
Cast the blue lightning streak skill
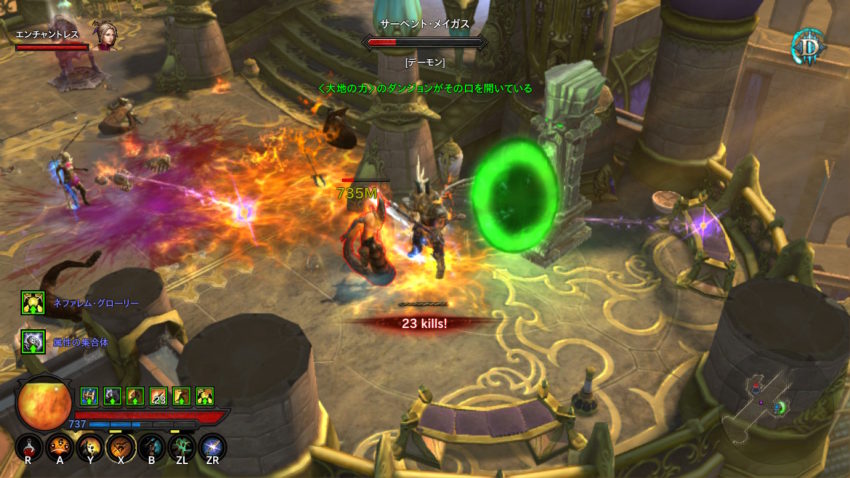point(212,447)
